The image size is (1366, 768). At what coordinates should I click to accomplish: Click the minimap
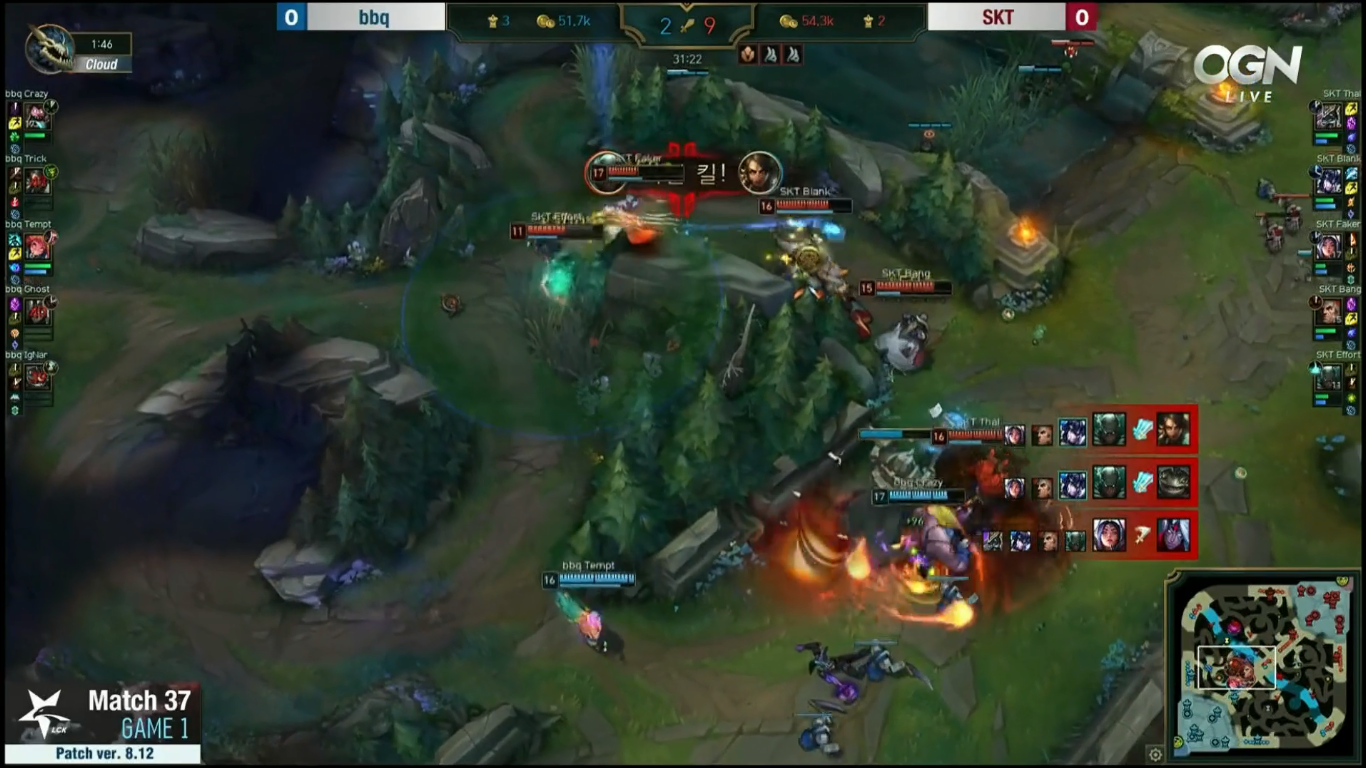pyautogui.click(x=1262, y=665)
